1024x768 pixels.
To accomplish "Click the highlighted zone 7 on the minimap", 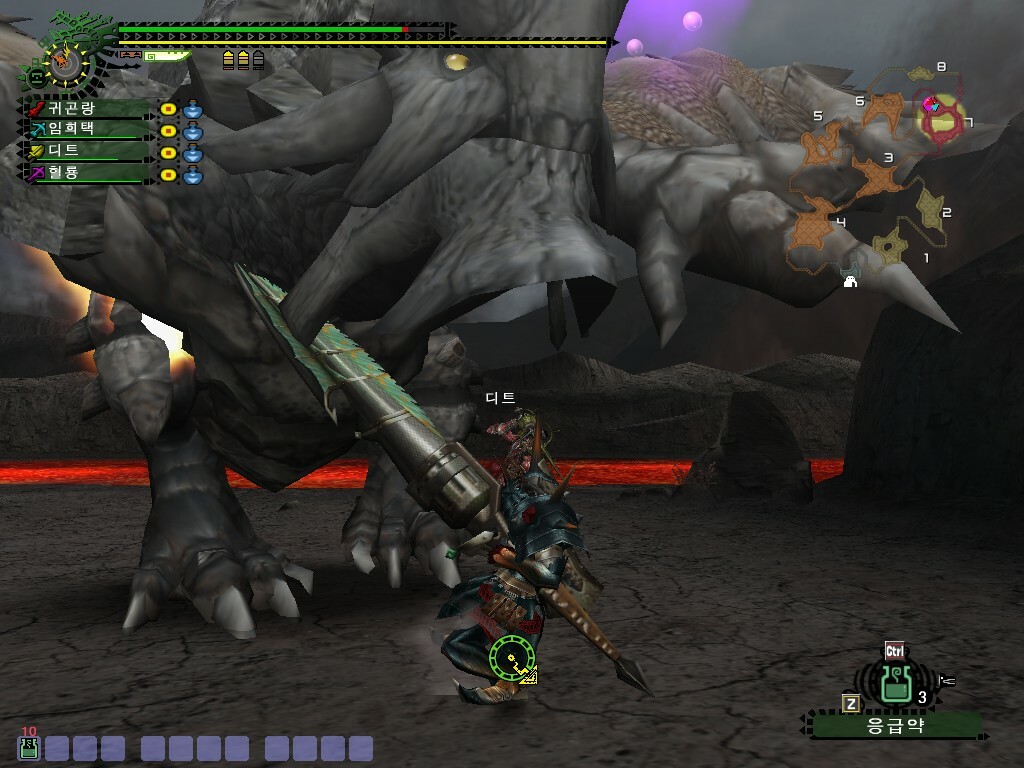I will tap(940, 117).
